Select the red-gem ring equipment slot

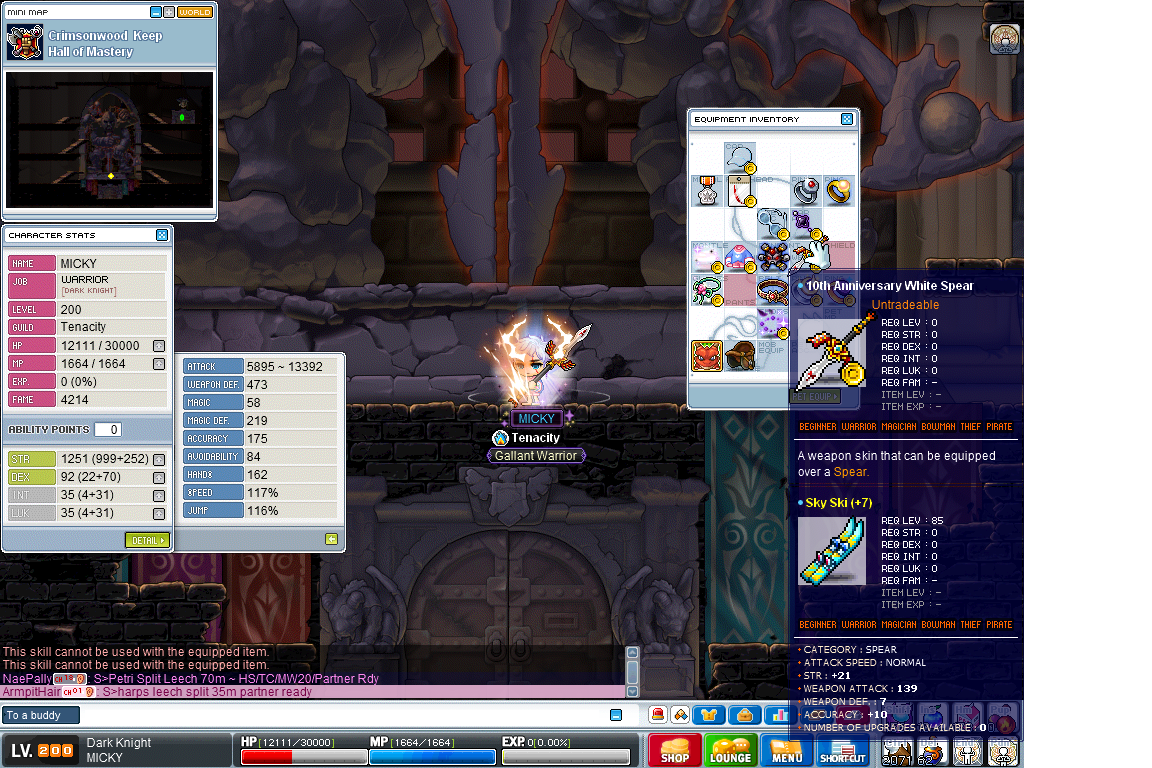[x=806, y=191]
